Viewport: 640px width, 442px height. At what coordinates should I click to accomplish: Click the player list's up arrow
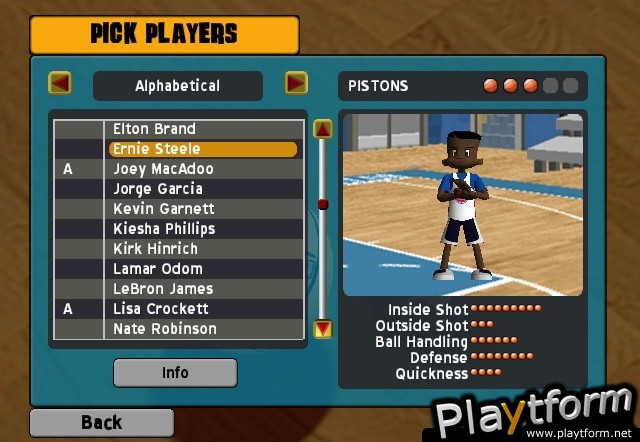[x=322, y=129]
